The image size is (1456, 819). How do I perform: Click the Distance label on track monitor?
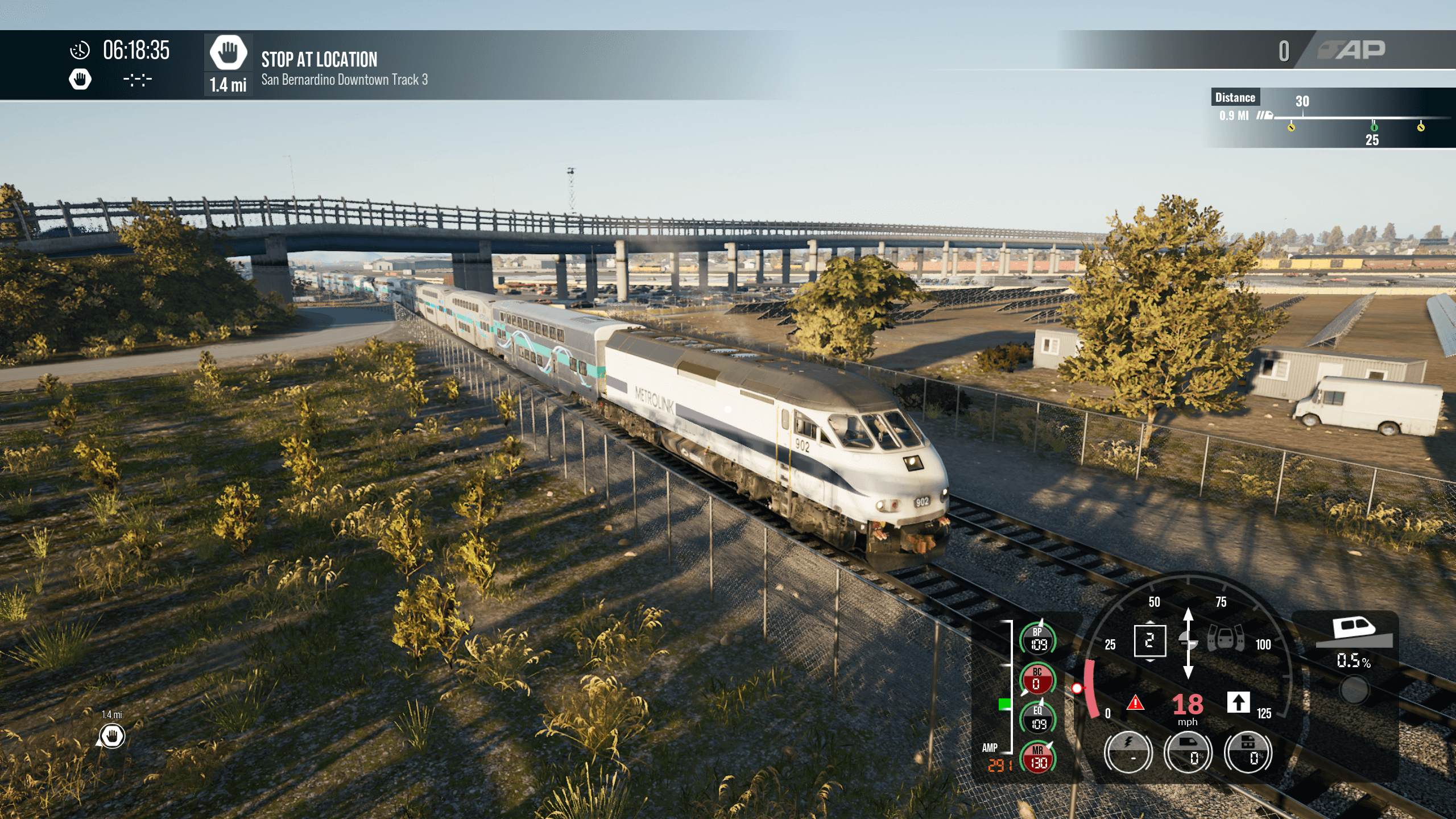pos(1235,97)
